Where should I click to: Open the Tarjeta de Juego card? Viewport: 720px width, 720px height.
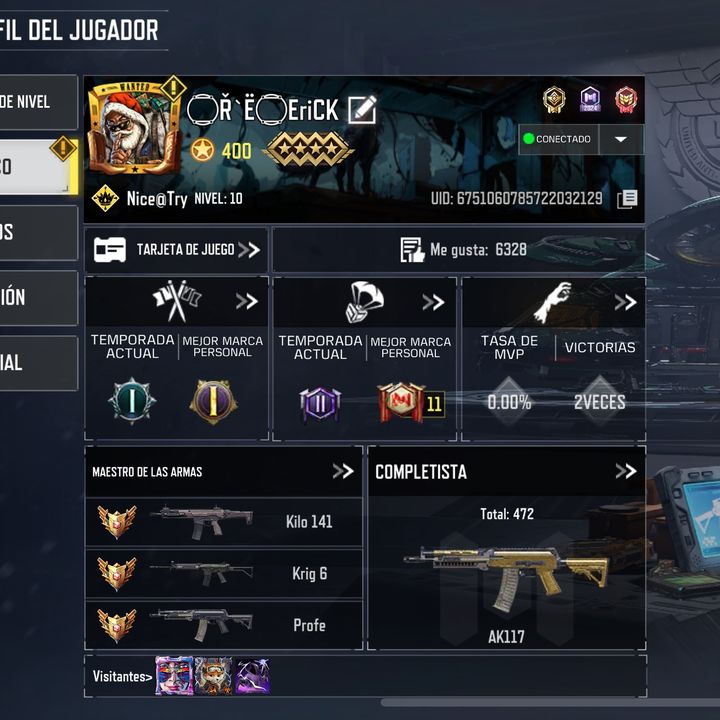(176, 250)
